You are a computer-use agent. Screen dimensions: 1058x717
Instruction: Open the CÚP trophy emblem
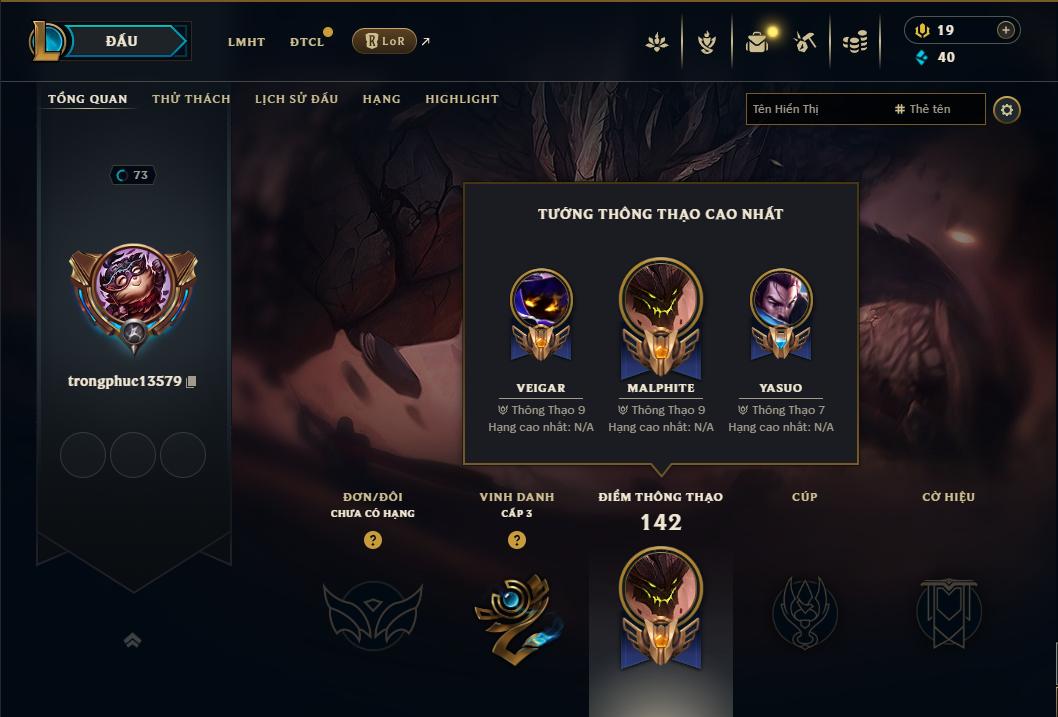[804, 610]
